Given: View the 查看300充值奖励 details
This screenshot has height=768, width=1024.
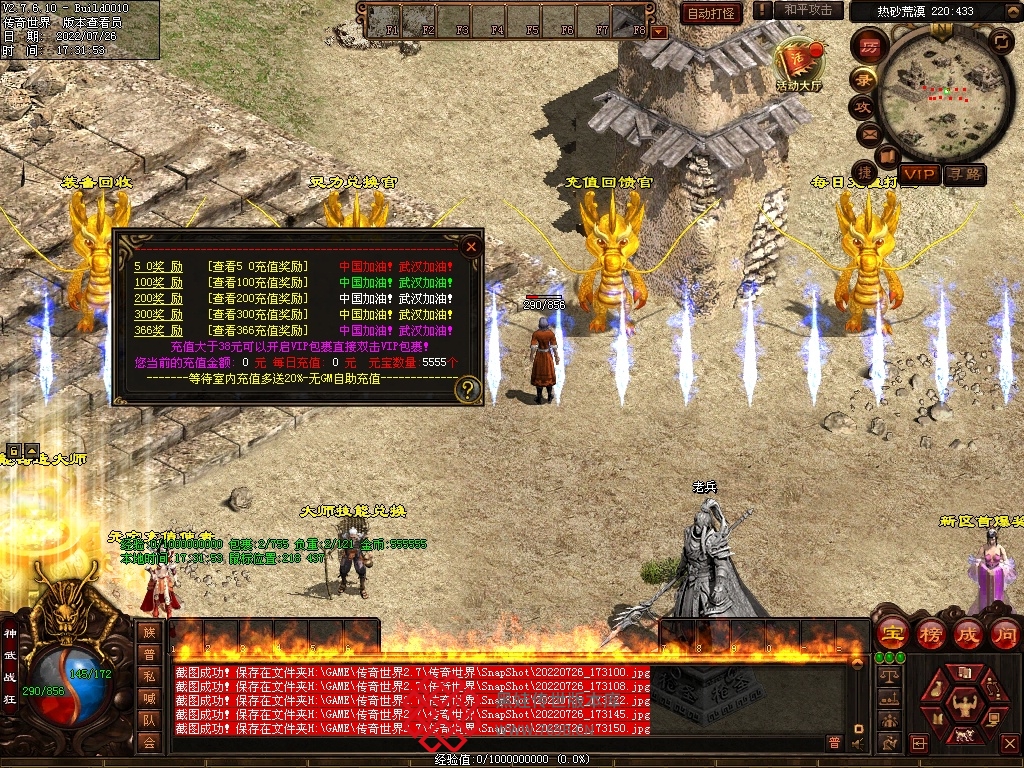Looking at the screenshot, I should 258,315.
